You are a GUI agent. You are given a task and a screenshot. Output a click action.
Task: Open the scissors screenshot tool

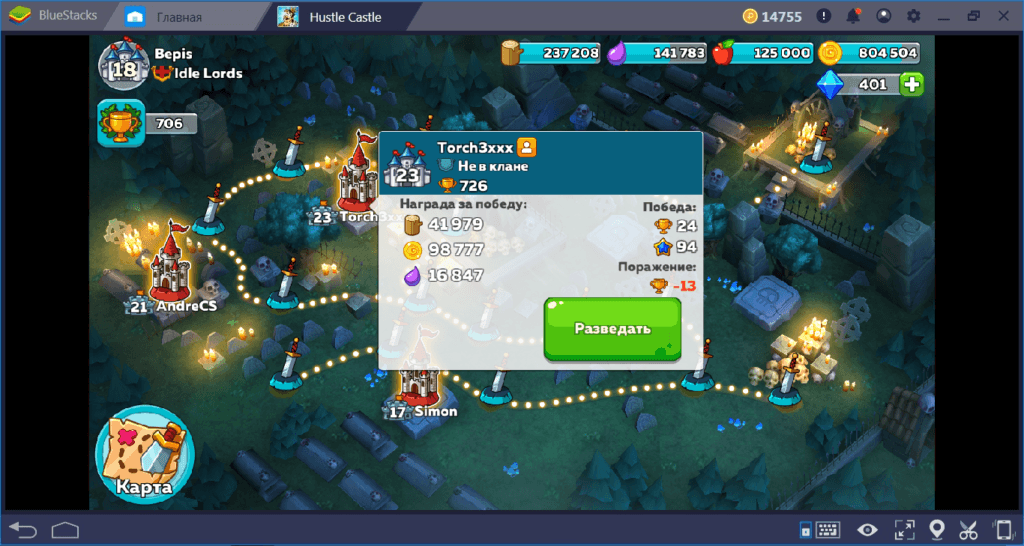coord(968,529)
